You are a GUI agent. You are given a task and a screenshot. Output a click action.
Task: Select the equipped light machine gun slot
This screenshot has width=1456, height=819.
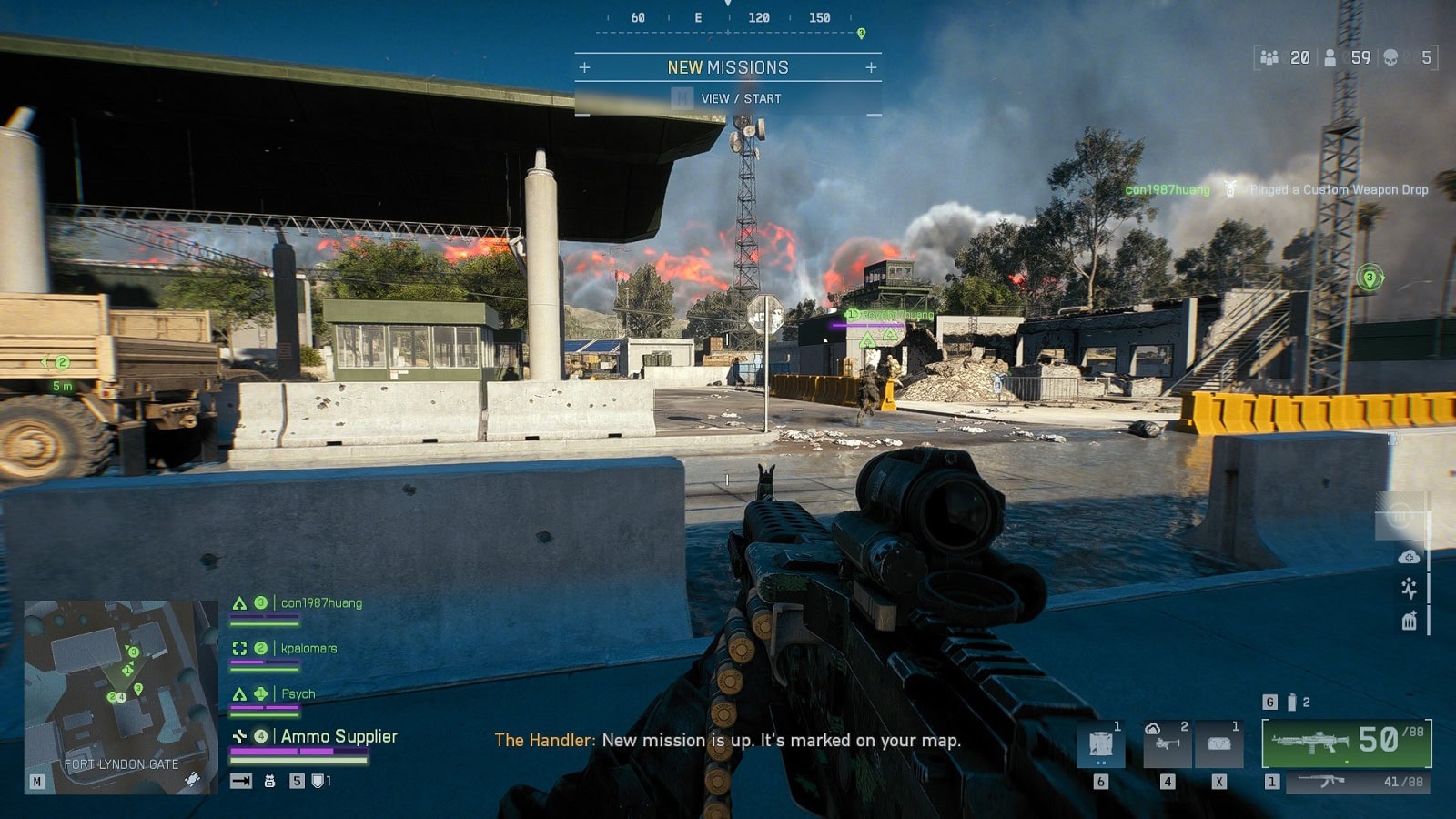[1346, 743]
